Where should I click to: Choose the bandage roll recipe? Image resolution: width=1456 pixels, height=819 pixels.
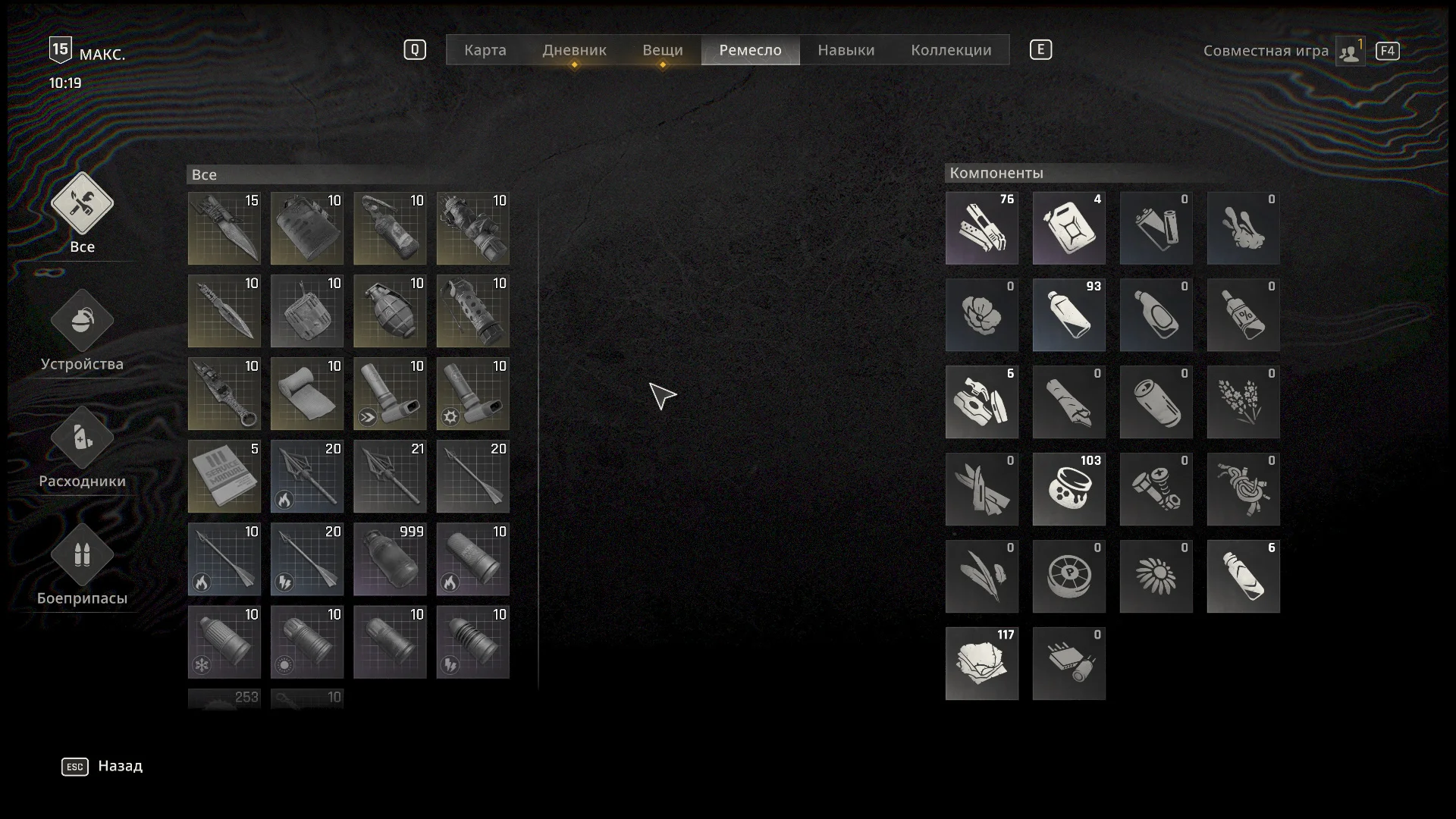[307, 394]
